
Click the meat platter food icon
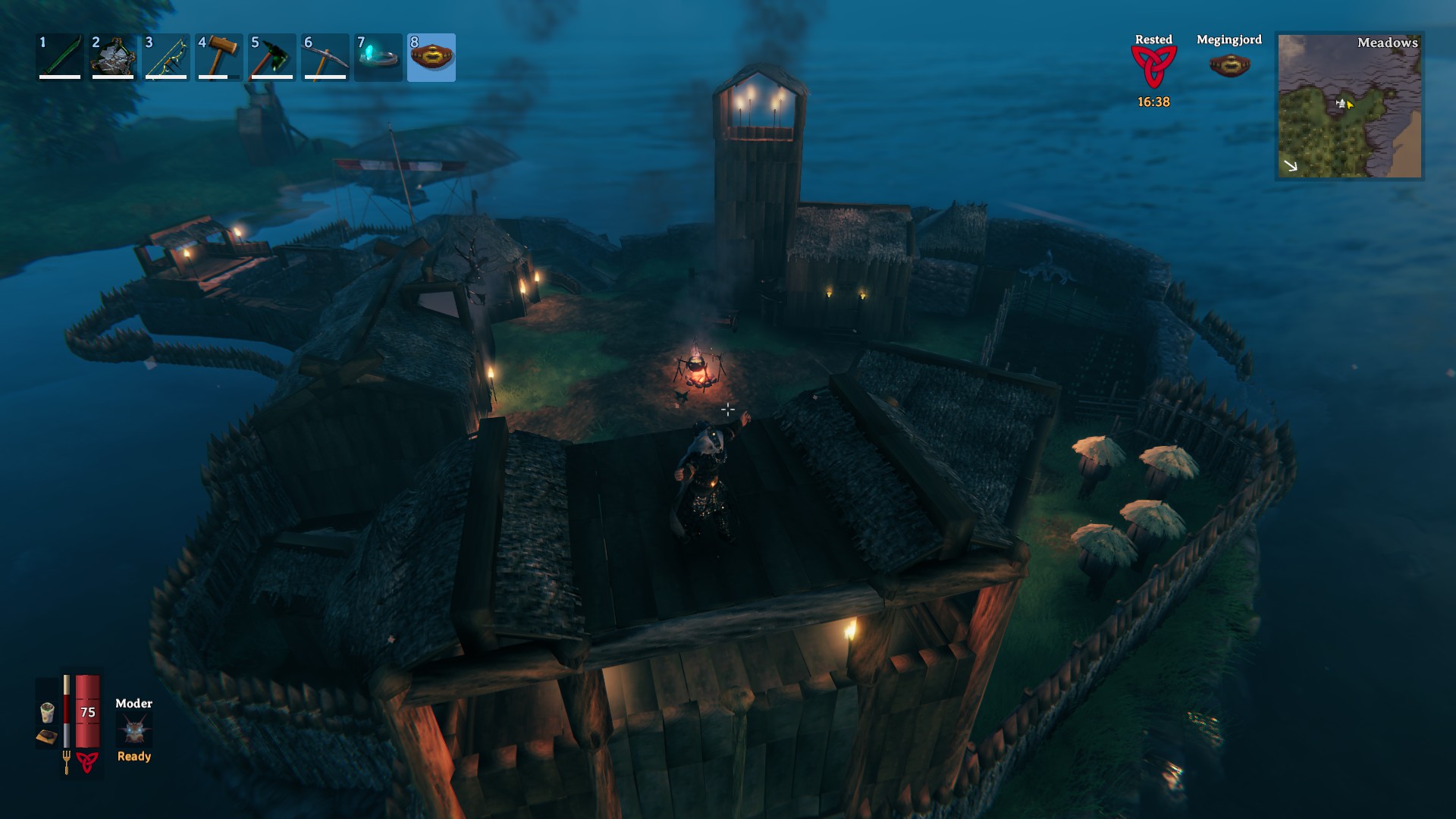[47, 736]
